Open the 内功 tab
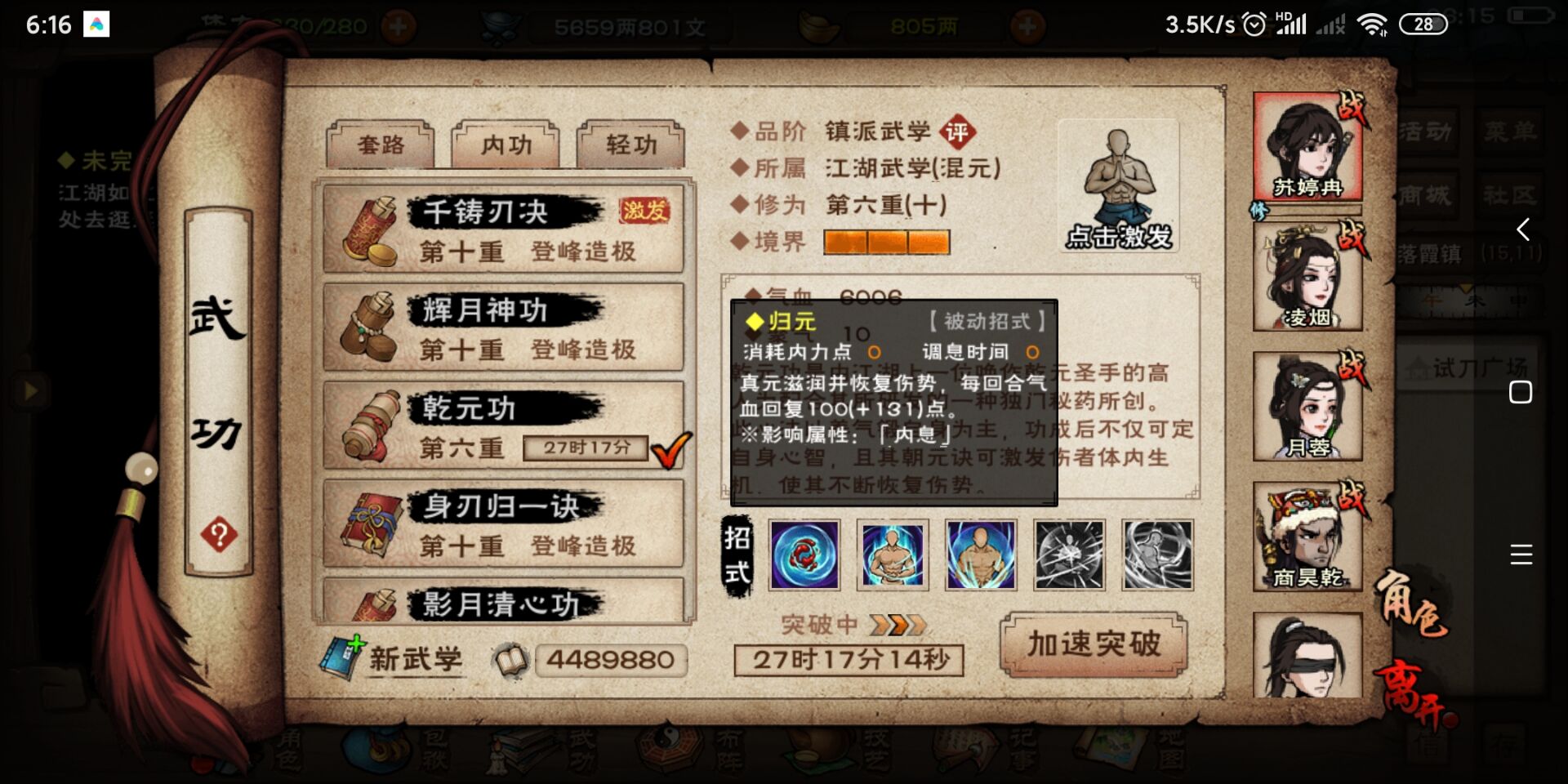This screenshot has height=784, width=1568. (x=506, y=145)
